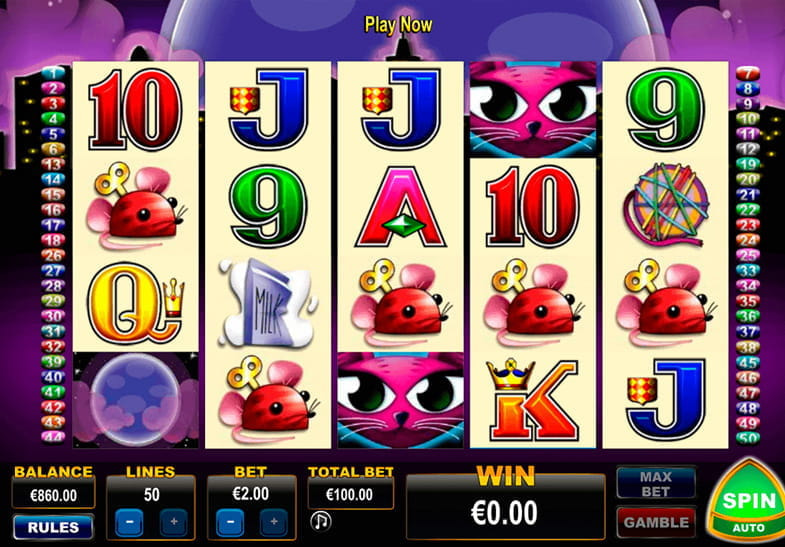Screen dimensions: 785x547
Task: Increase the number of lines
Action: tap(174, 522)
